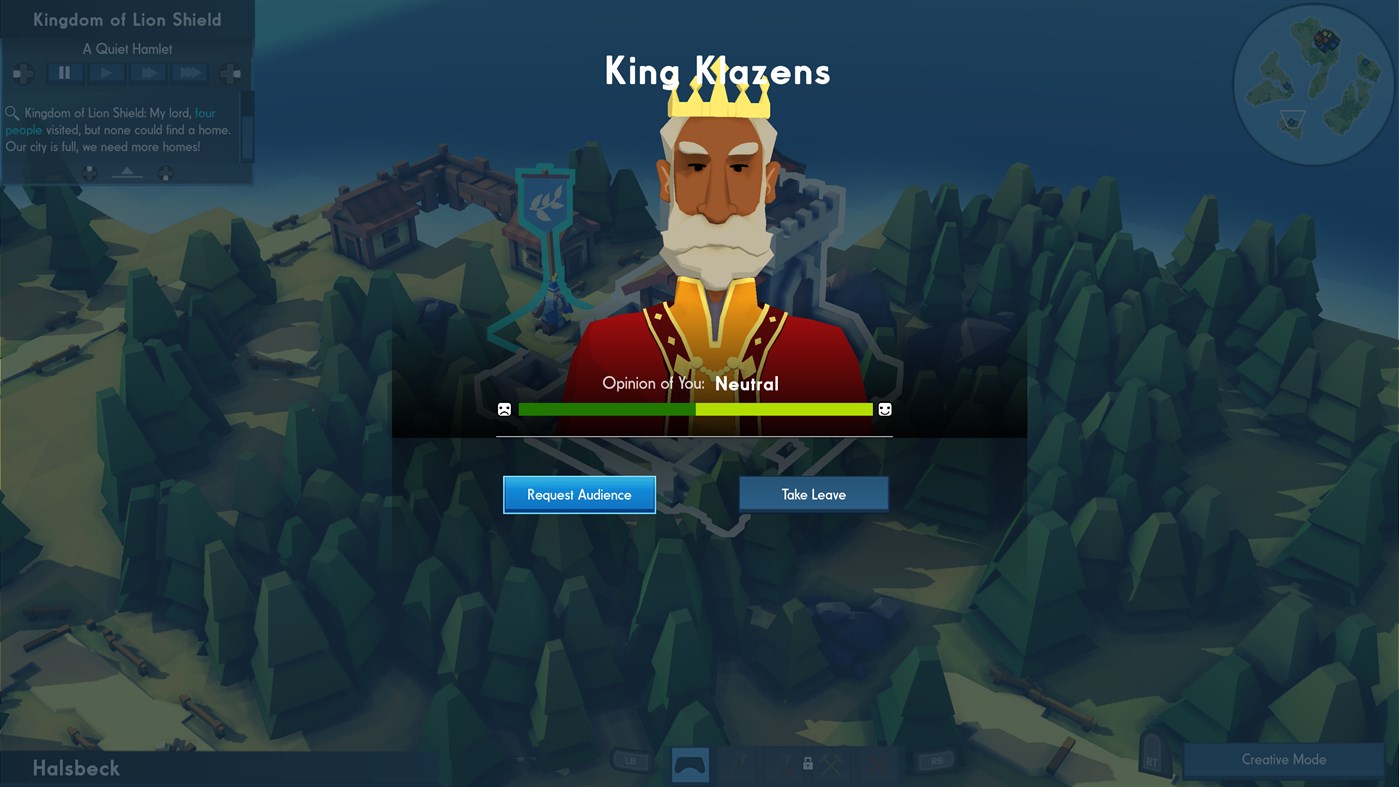Toggle the locked build tool in the bottom bar
This screenshot has height=787, width=1399.
tap(808, 764)
